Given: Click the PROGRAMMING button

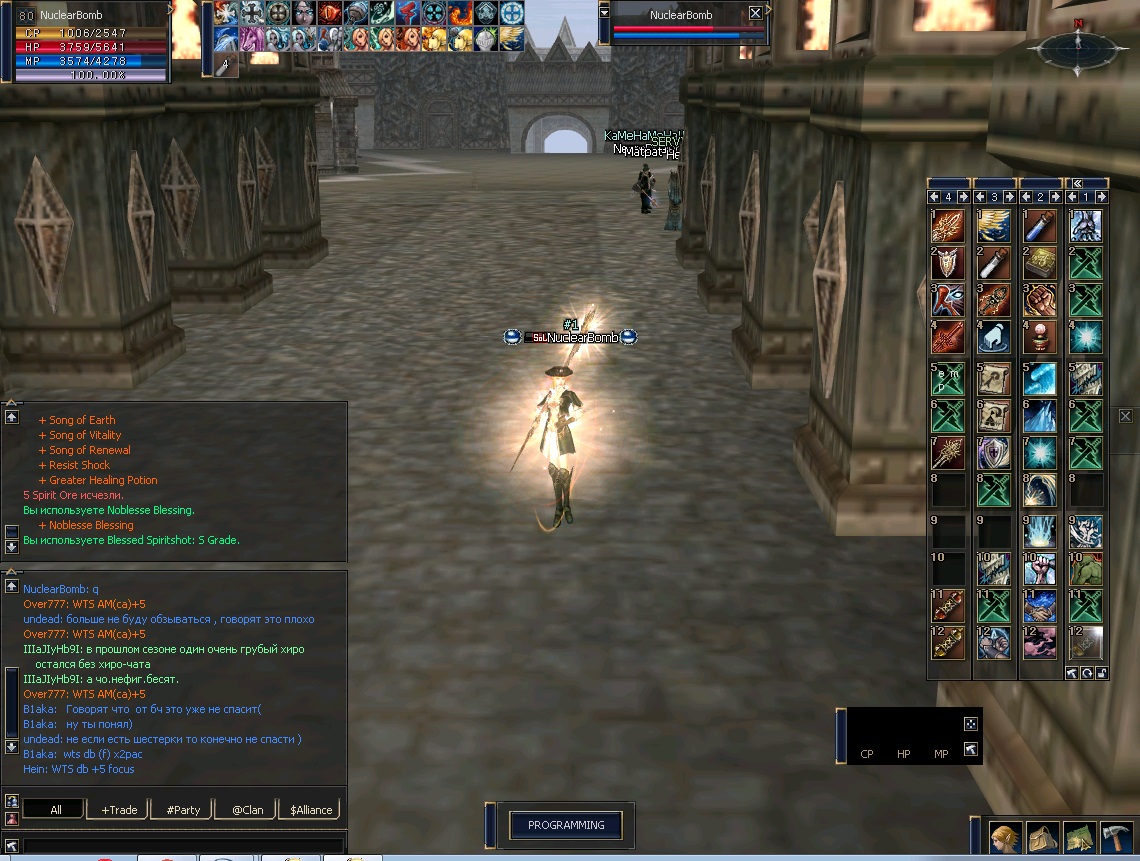Looking at the screenshot, I should coord(566,825).
